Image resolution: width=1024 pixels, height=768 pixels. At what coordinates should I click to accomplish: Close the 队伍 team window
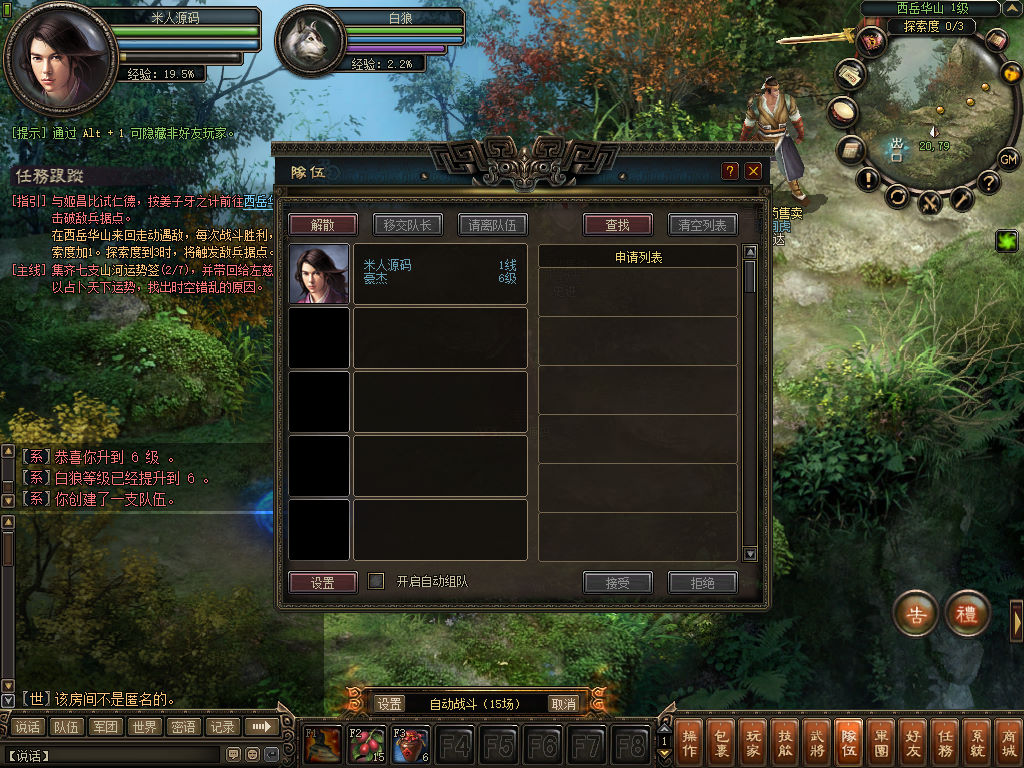pos(753,171)
